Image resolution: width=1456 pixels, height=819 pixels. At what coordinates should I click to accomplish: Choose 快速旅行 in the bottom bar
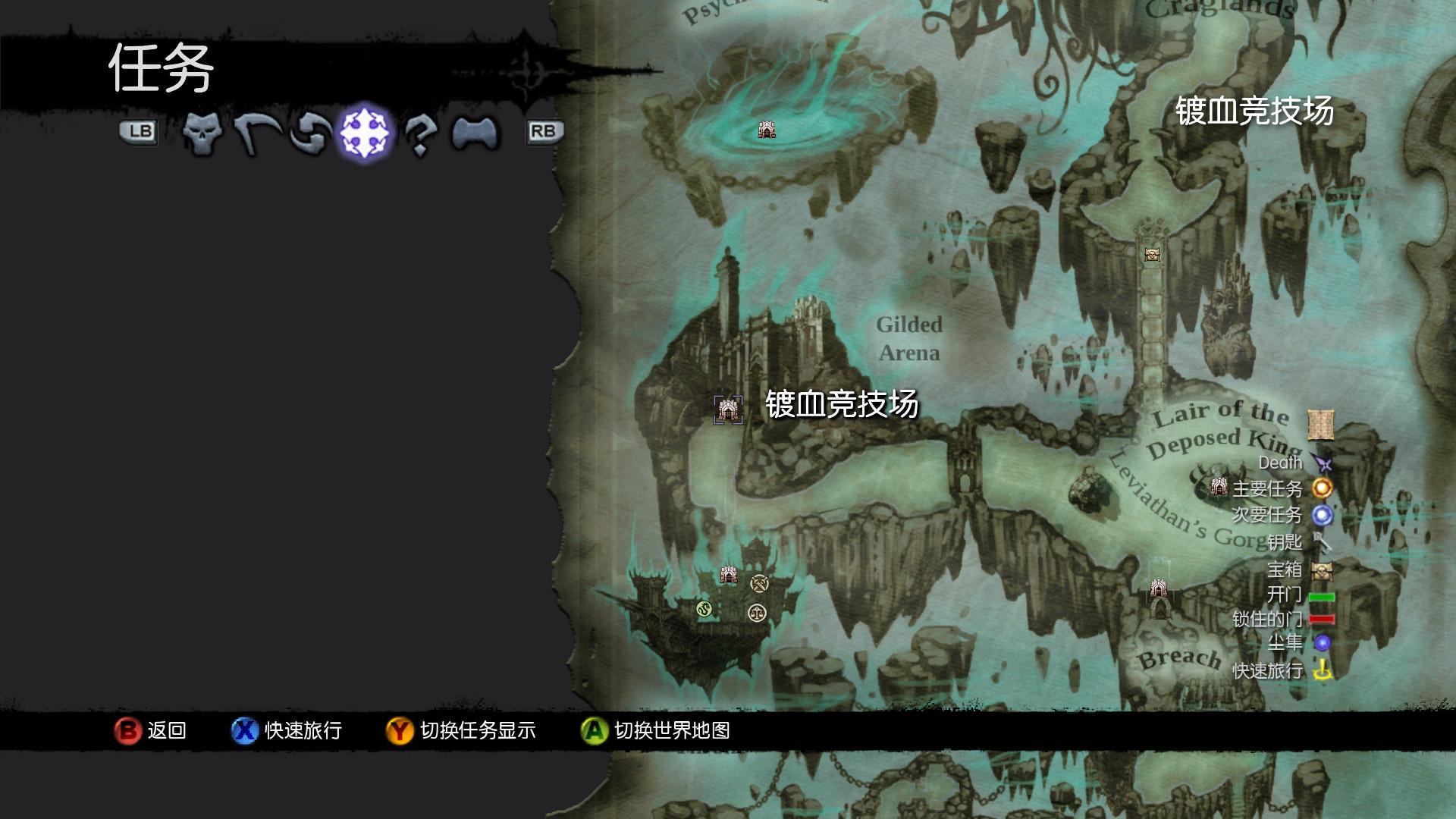(287, 730)
